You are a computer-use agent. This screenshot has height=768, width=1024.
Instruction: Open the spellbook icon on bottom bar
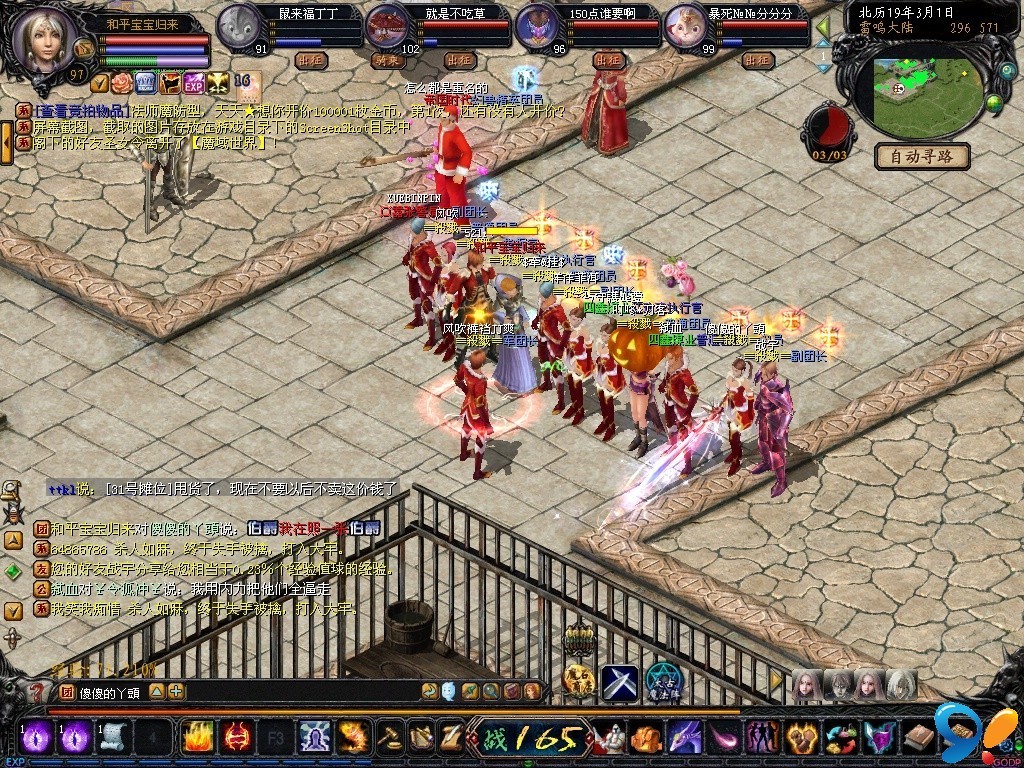919,739
